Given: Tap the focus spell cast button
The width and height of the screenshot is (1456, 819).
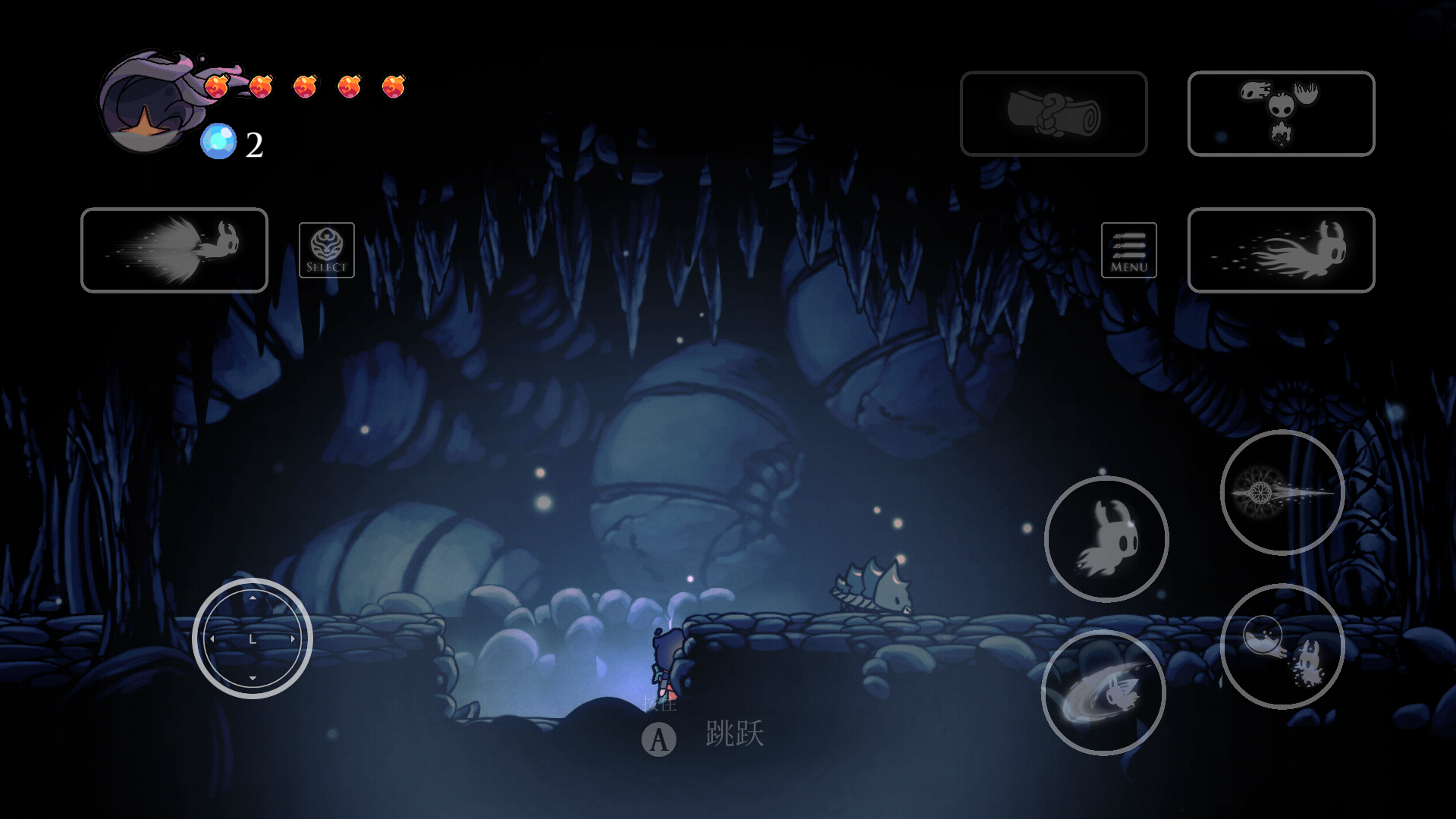Looking at the screenshot, I should (x=1282, y=647).
